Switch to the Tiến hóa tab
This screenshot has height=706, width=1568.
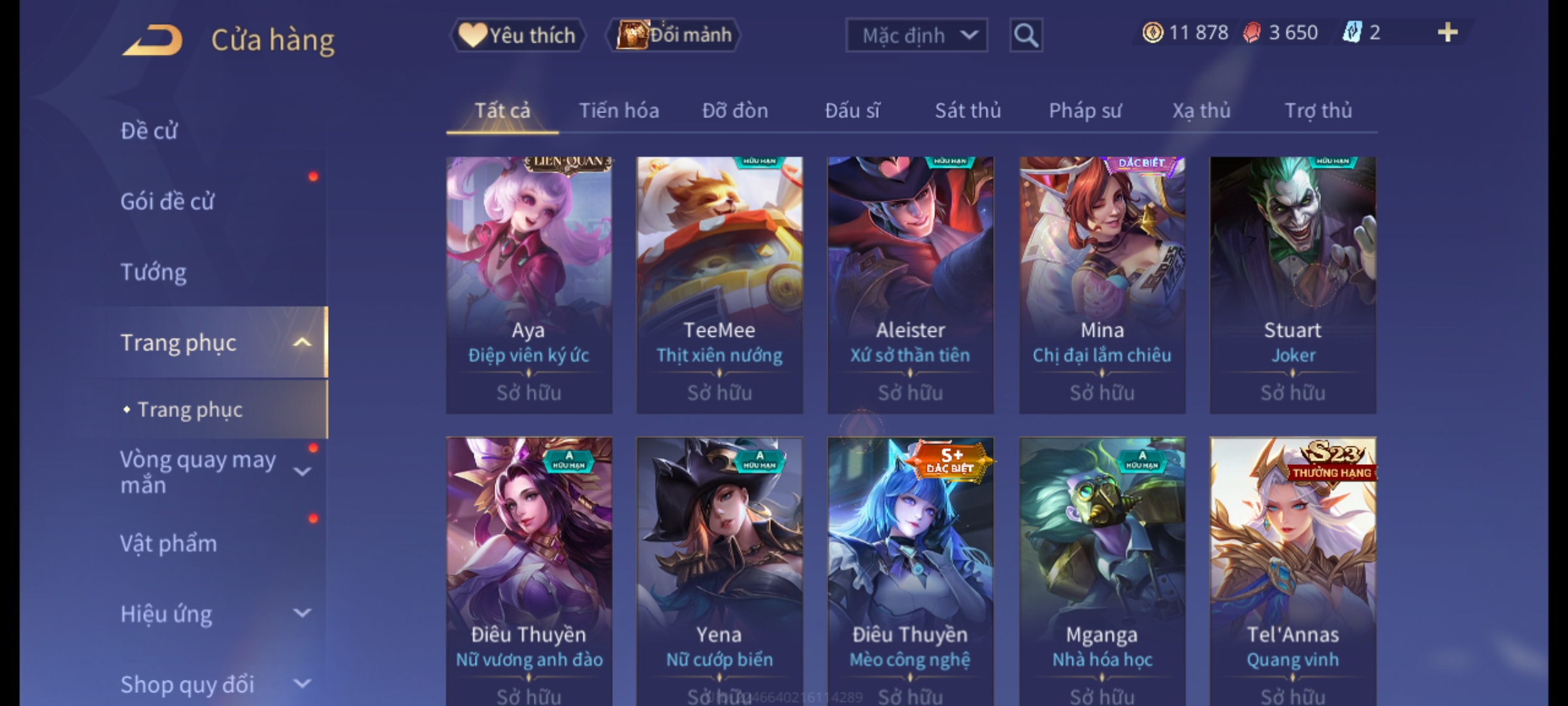click(619, 110)
